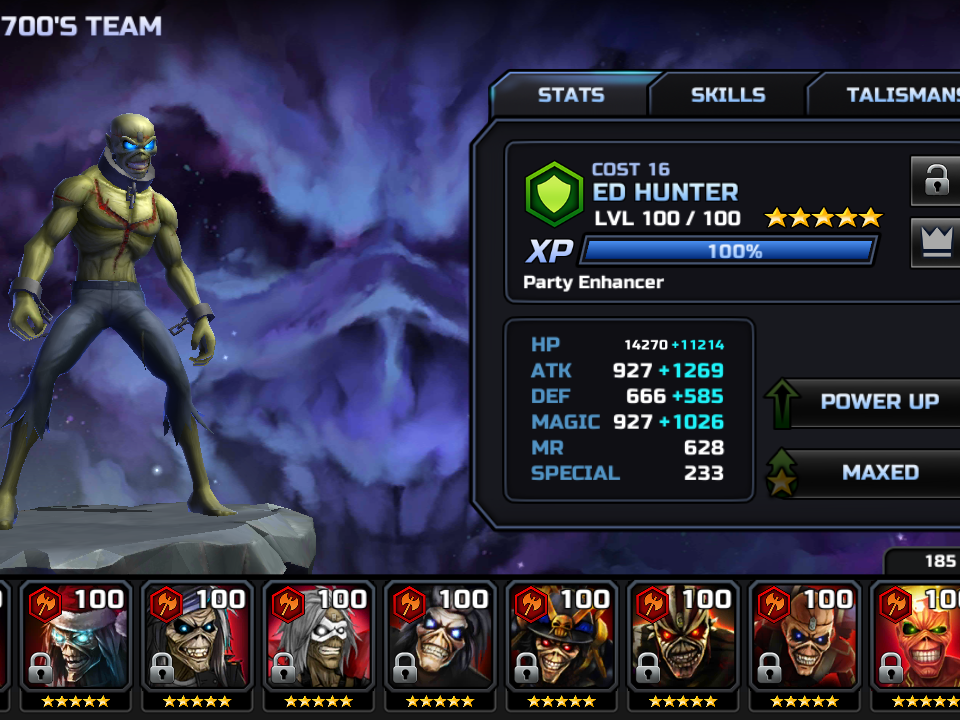This screenshot has height=720, width=960.
Task: Switch to the Stats tab
Action: [571, 96]
